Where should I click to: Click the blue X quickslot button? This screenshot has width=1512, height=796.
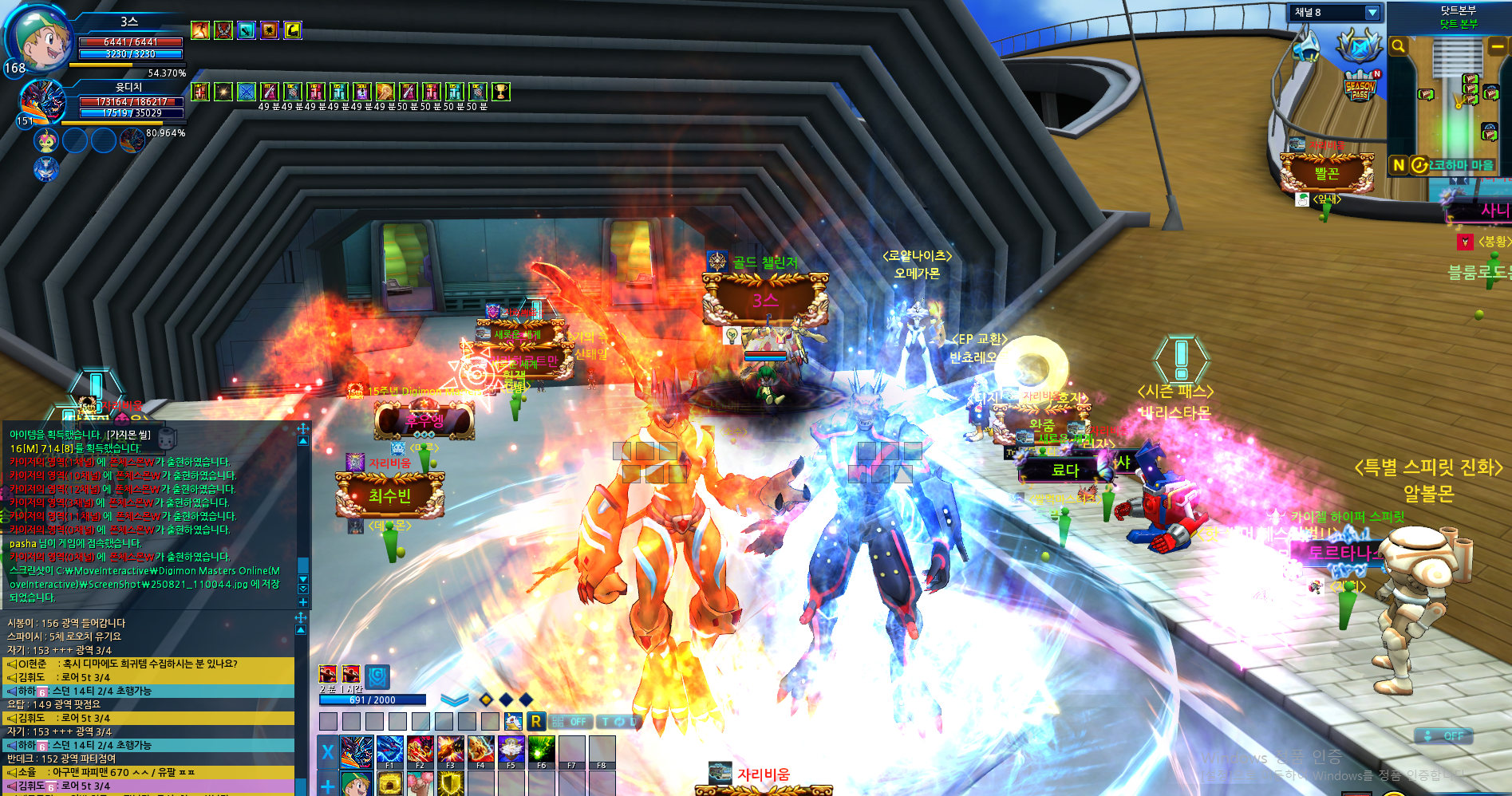(327, 751)
